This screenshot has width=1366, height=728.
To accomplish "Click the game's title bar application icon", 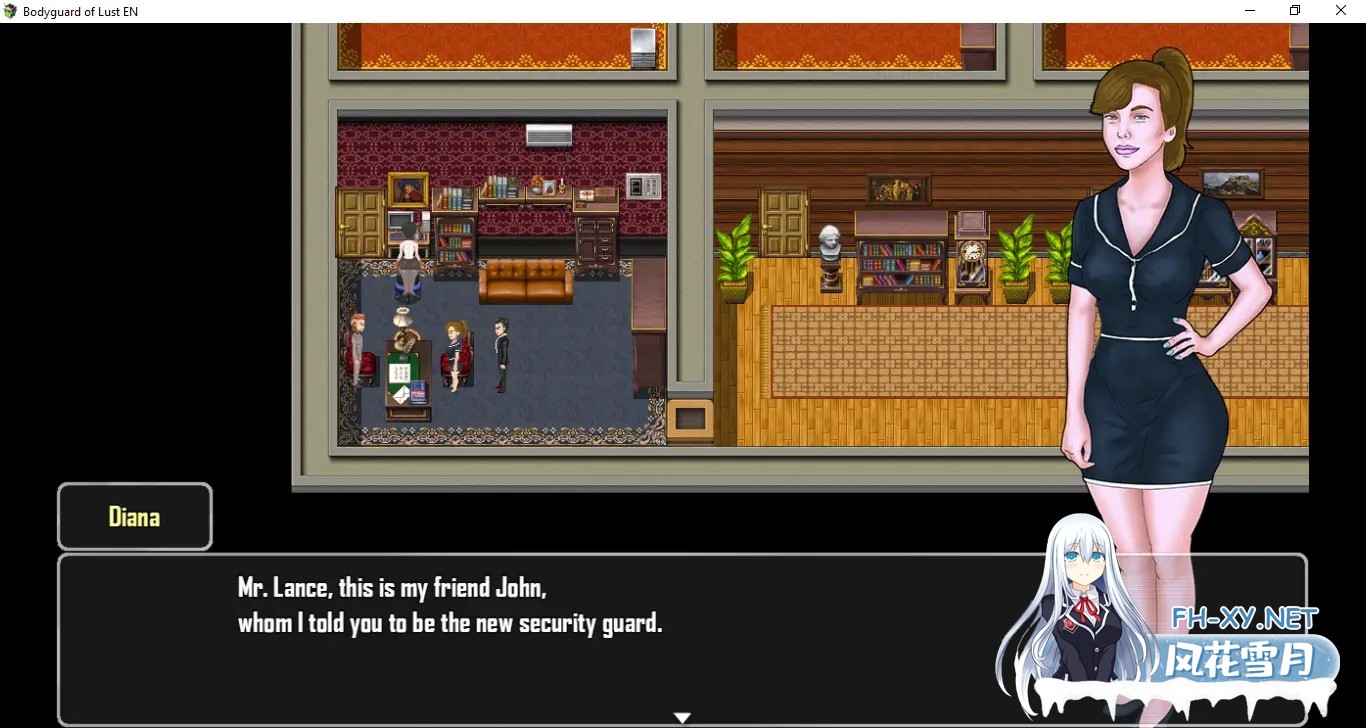I will point(10,10).
